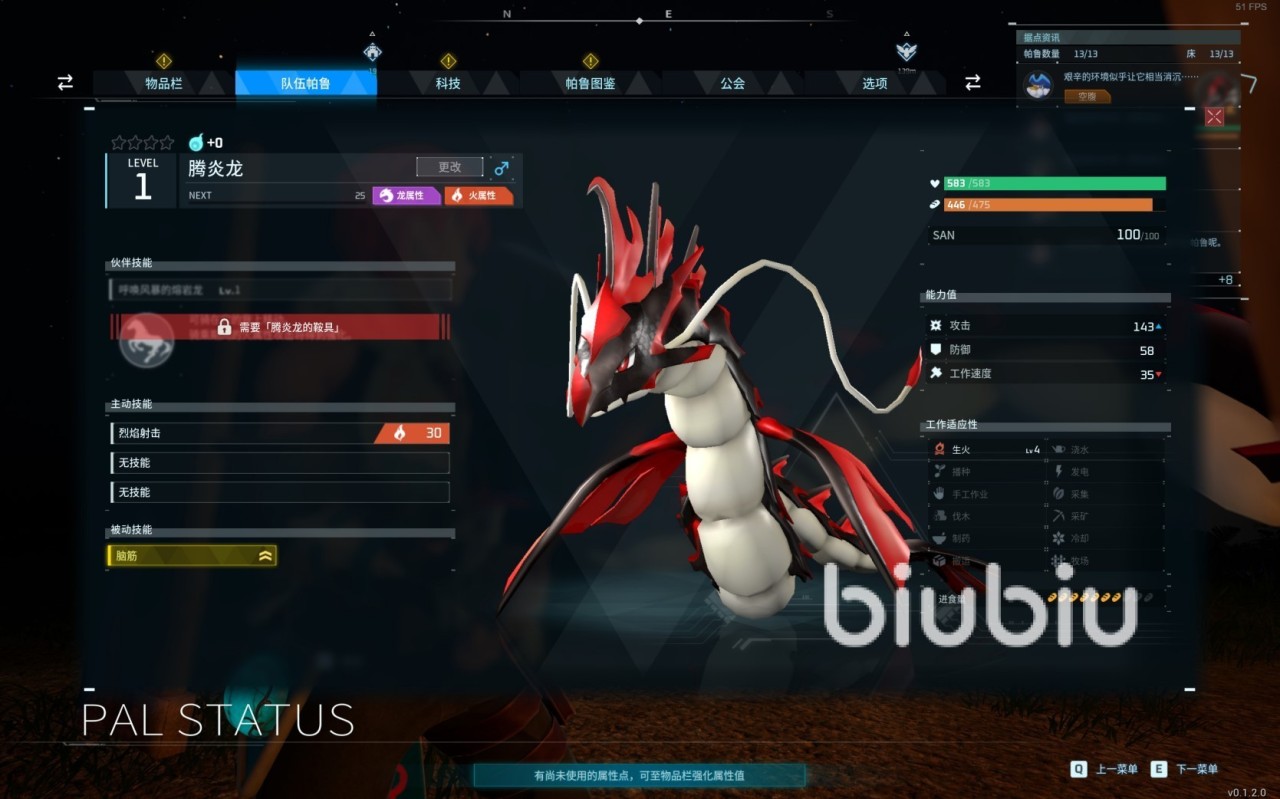Image resolution: width=1280 pixels, height=799 pixels.
Task: Select the 队伍帕鲁 party tab
Action: (x=306, y=84)
